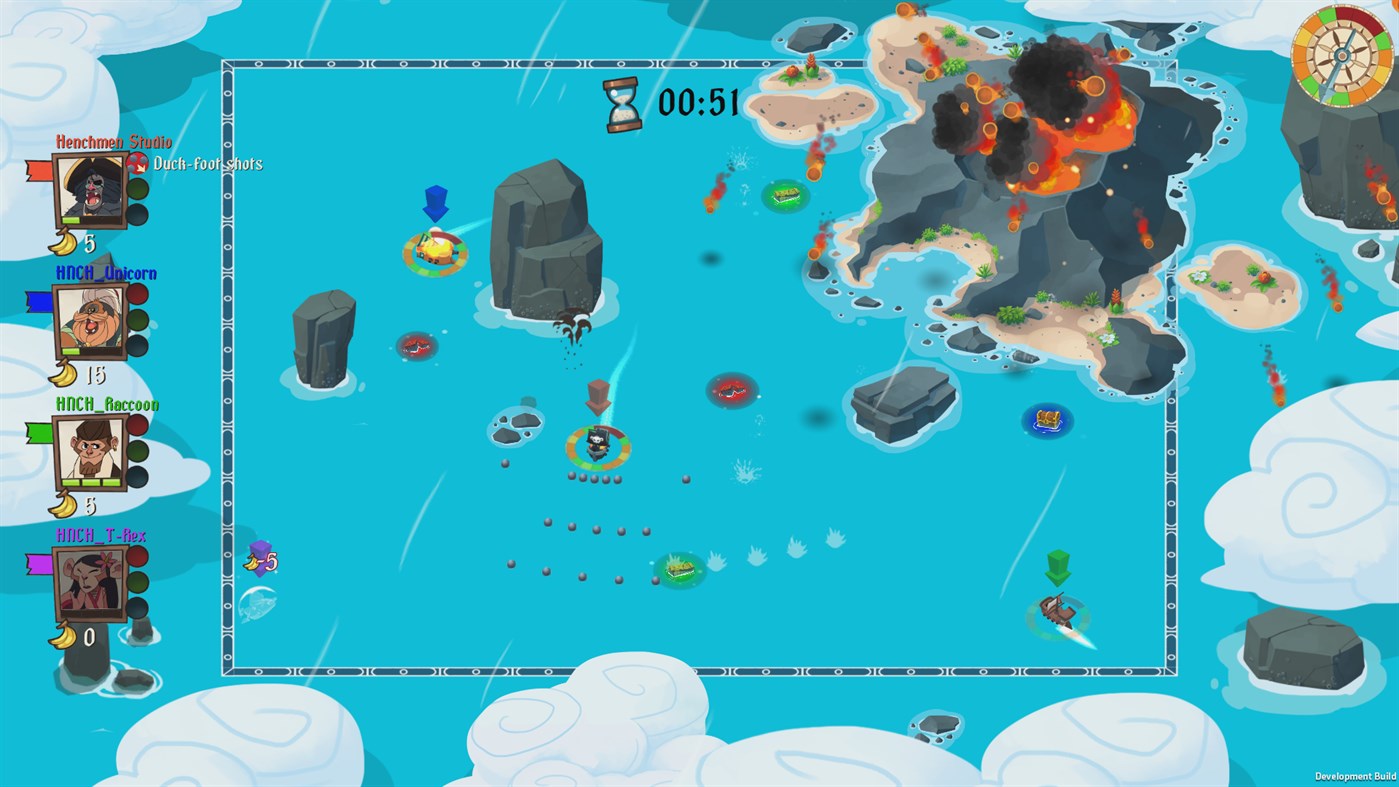This screenshot has height=787, width=1399.
Task: Click the Development Build label
Action: [x=1355, y=776]
